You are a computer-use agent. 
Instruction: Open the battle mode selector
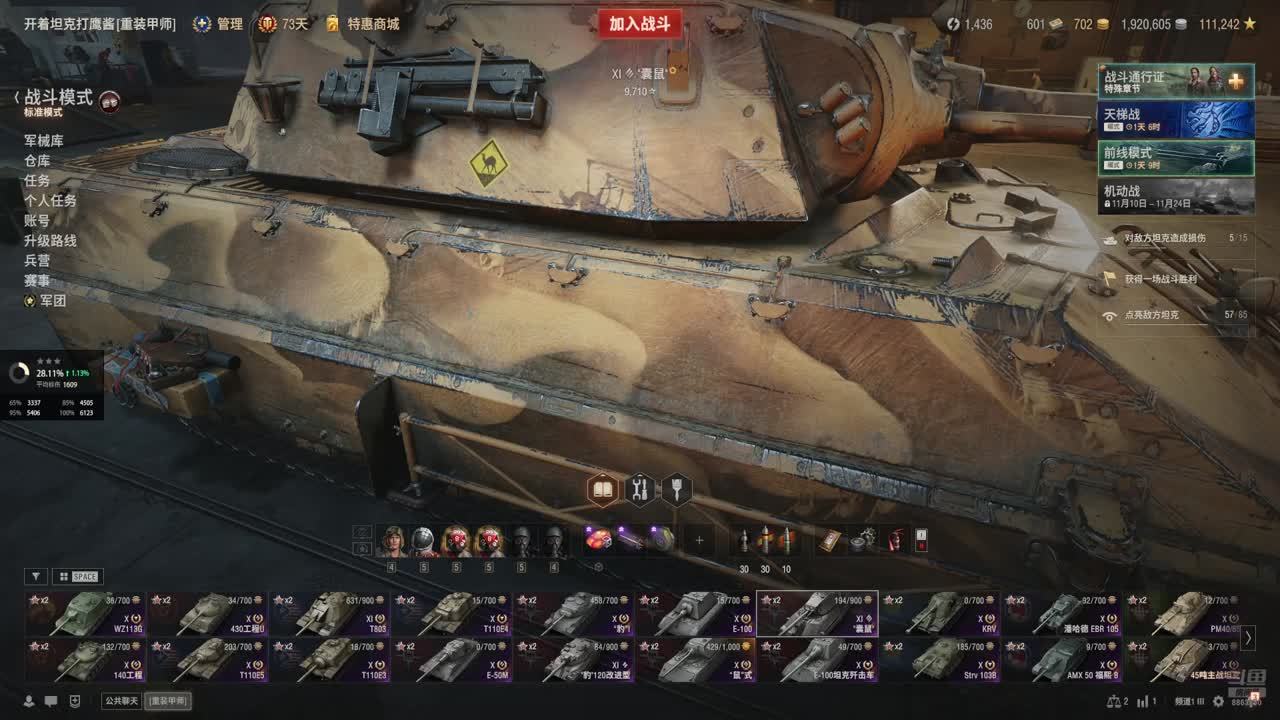[58, 98]
